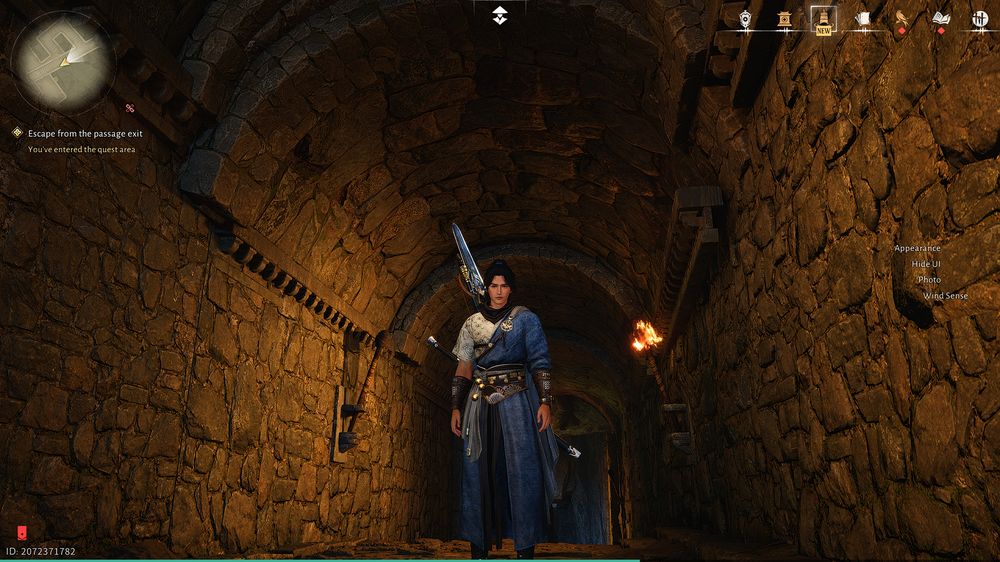Open the round emblem menu icon at far right
The height and width of the screenshot is (562, 1000).
(980, 18)
